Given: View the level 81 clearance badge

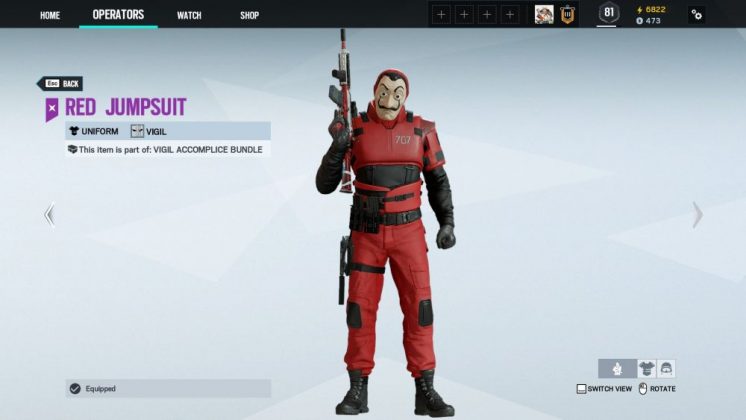Looking at the screenshot, I should pos(608,13).
